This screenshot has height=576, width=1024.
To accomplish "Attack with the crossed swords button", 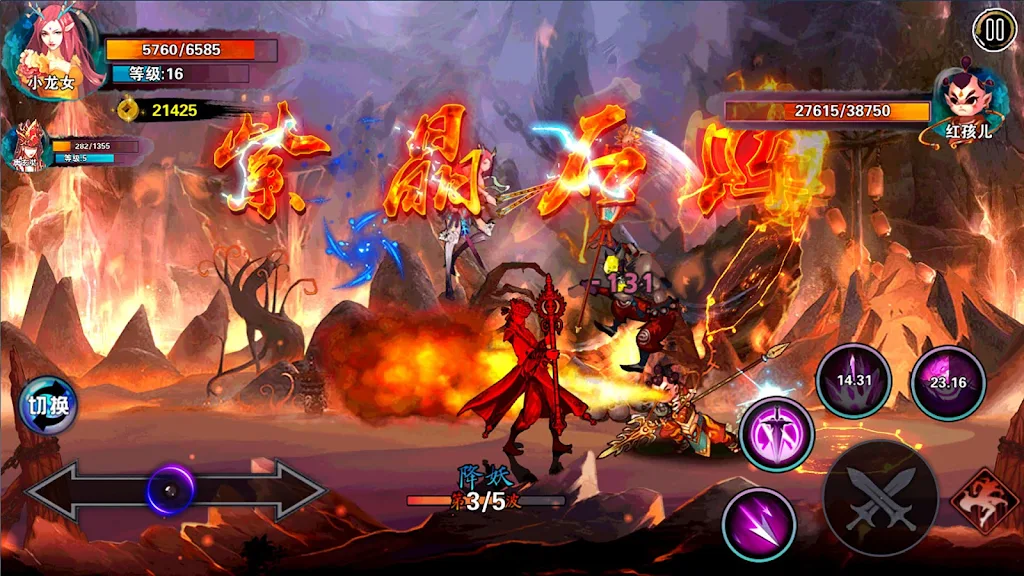I will click(880, 498).
